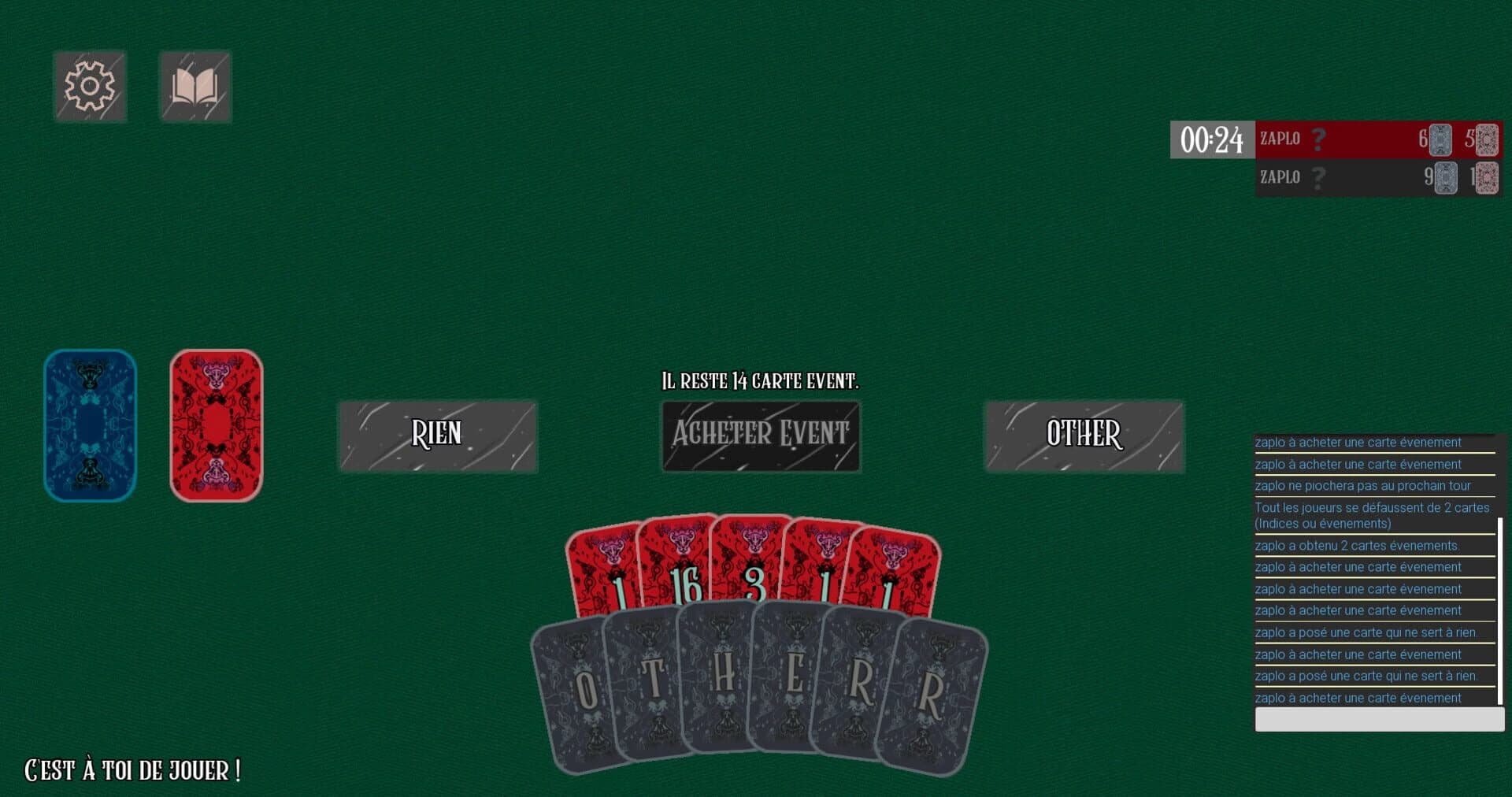This screenshot has width=1512, height=797.
Task: Click the question mark next to first Zaplo
Action: pos(1318,139)
